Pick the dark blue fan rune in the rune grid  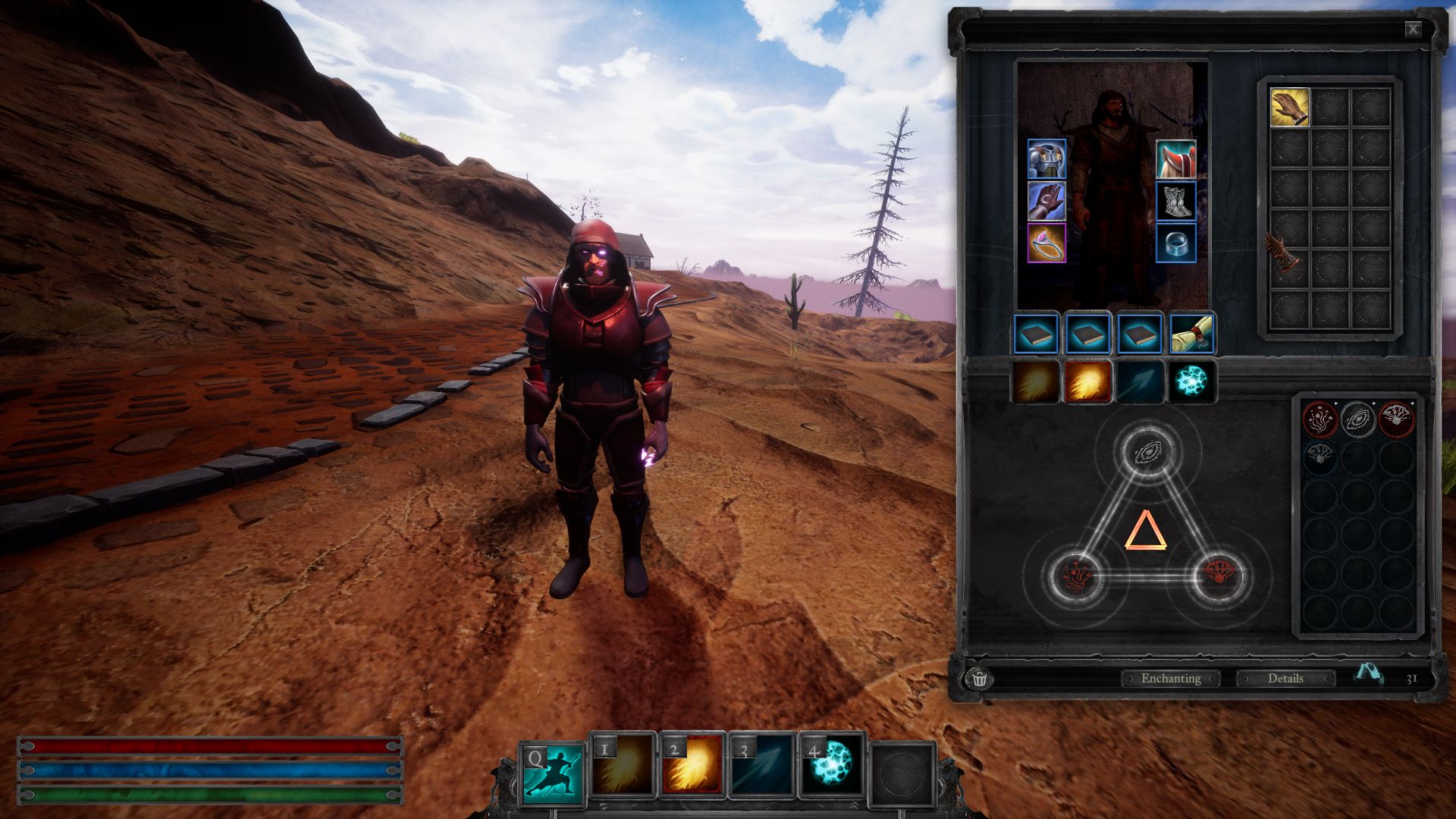pyautogui.click(x=1319, y=457)
